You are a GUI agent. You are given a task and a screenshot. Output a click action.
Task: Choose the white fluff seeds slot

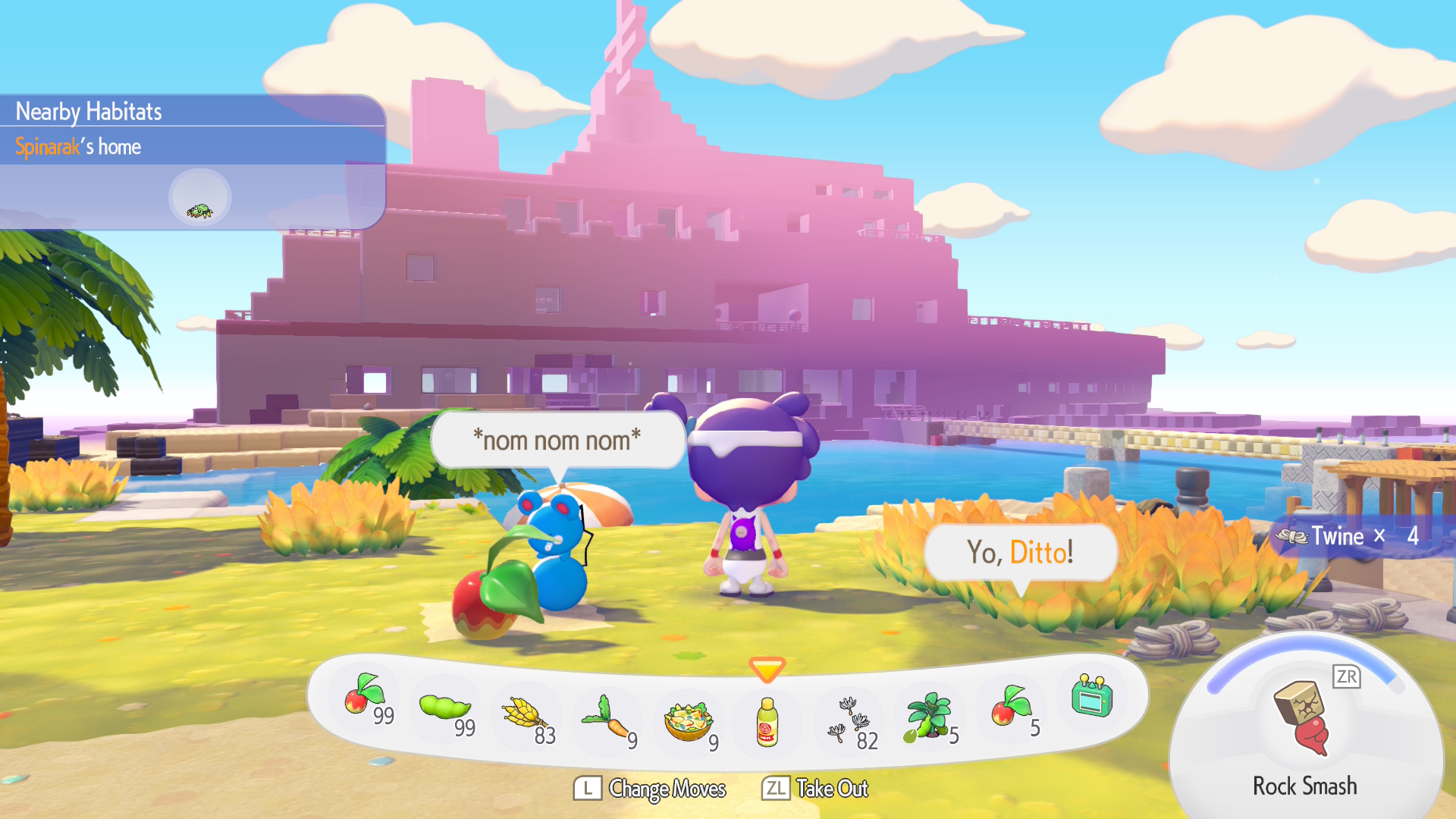(849, 720)
